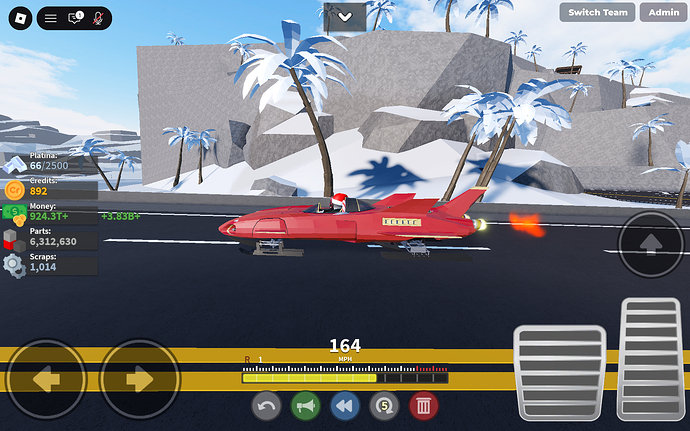Click the grey curved undo arrow button
The image size is (690, 431).
(x=267, y=406)
